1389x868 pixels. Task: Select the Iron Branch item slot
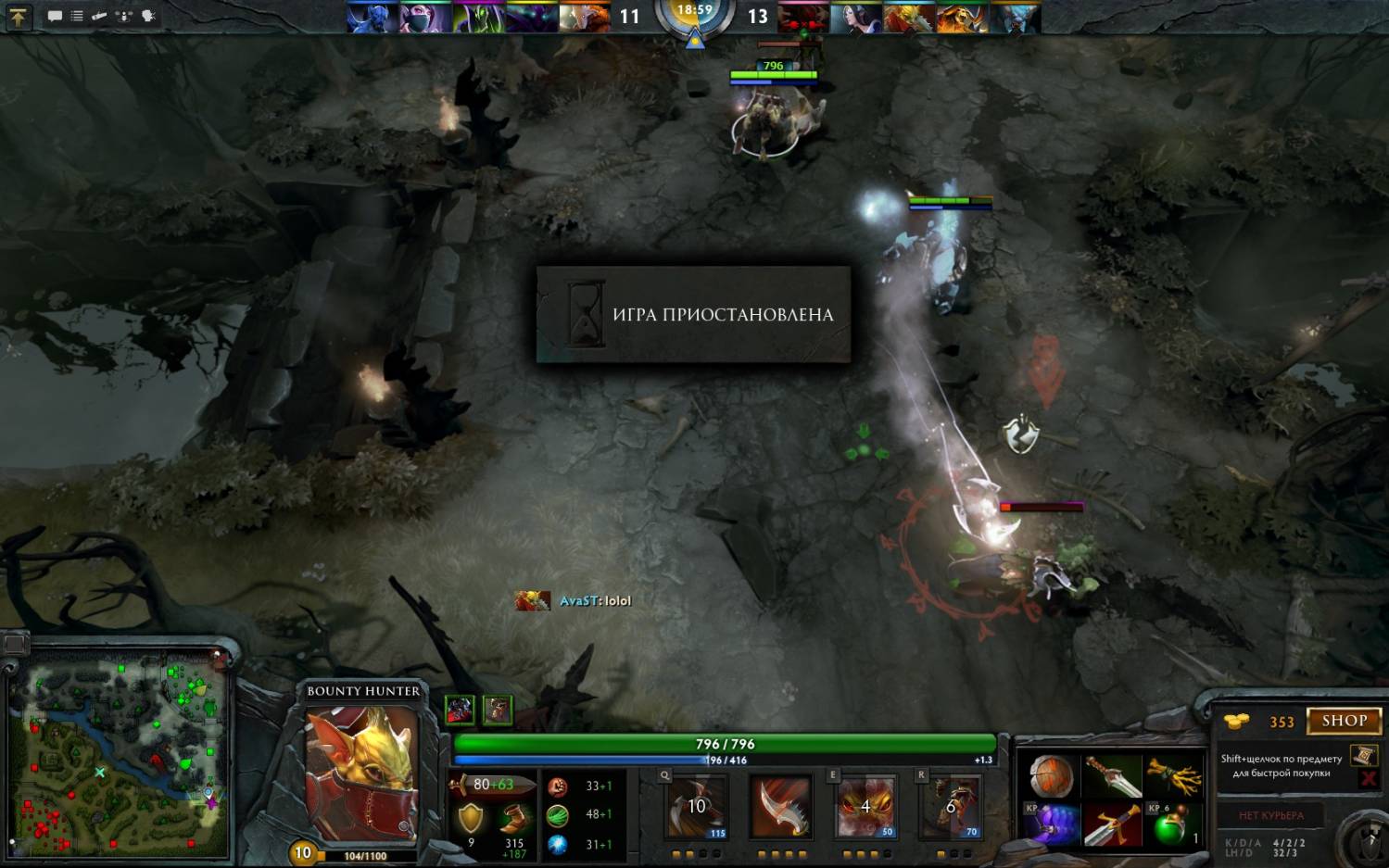click(1173, 776)
